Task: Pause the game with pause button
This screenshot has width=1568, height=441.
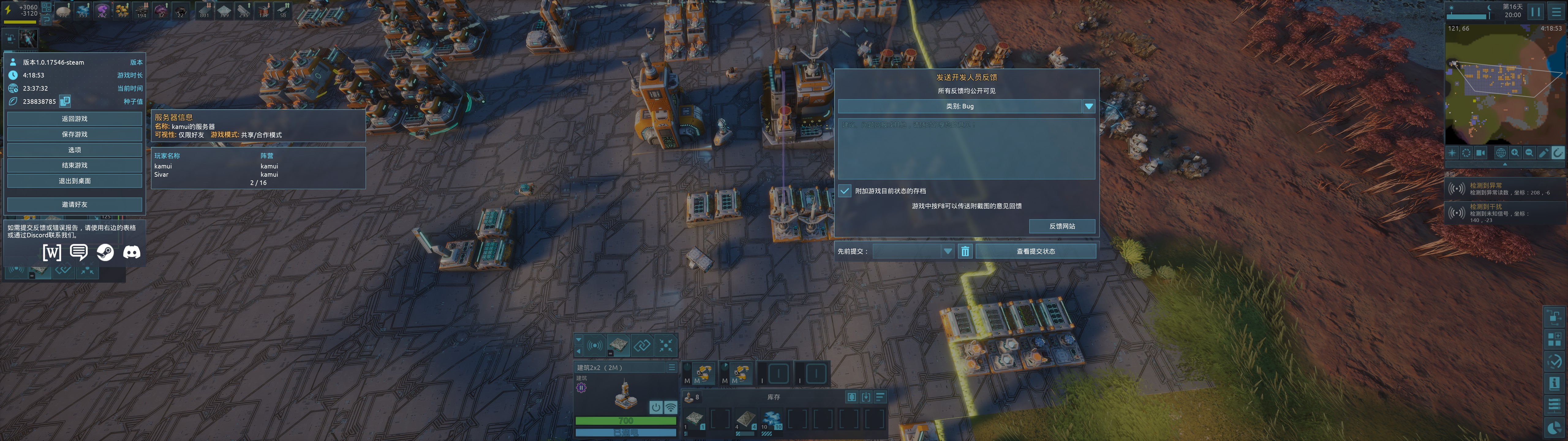Action: [1536, 12]
